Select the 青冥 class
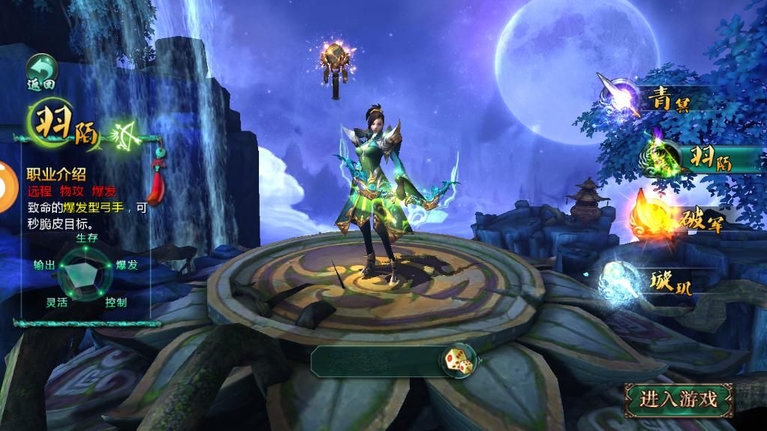 tap(655, 97)
